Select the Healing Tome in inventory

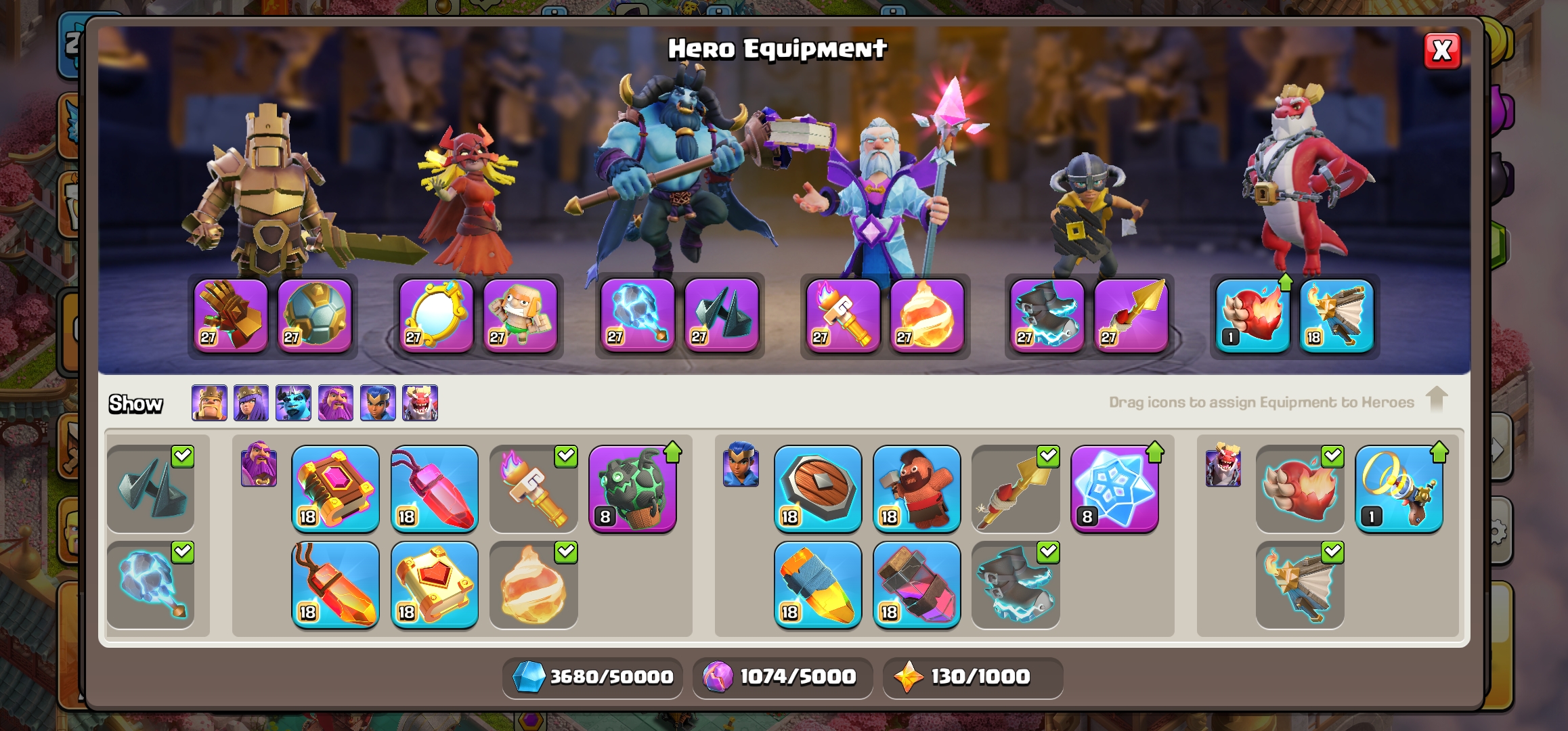pos(435,585)
